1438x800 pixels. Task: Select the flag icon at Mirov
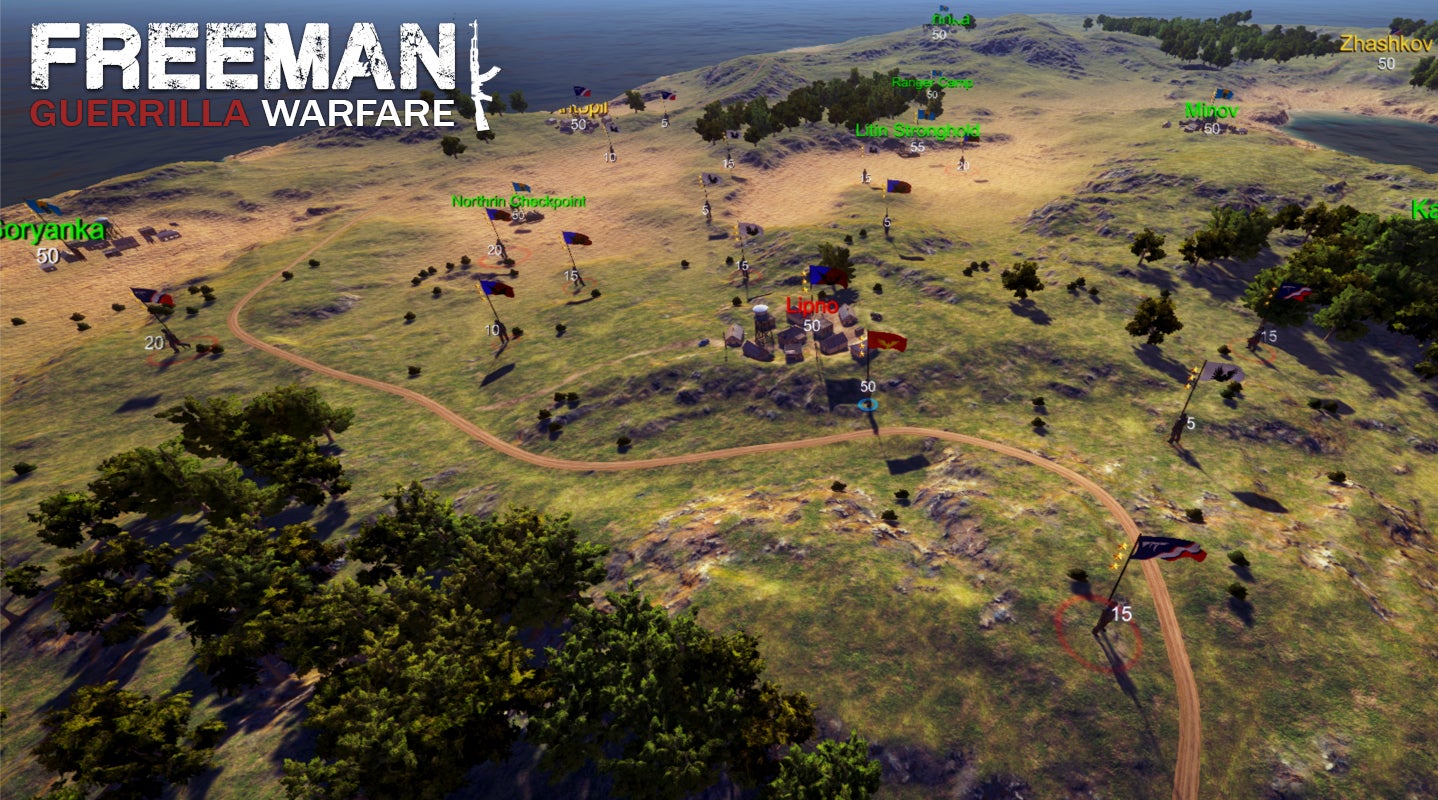click(1224, 93)
